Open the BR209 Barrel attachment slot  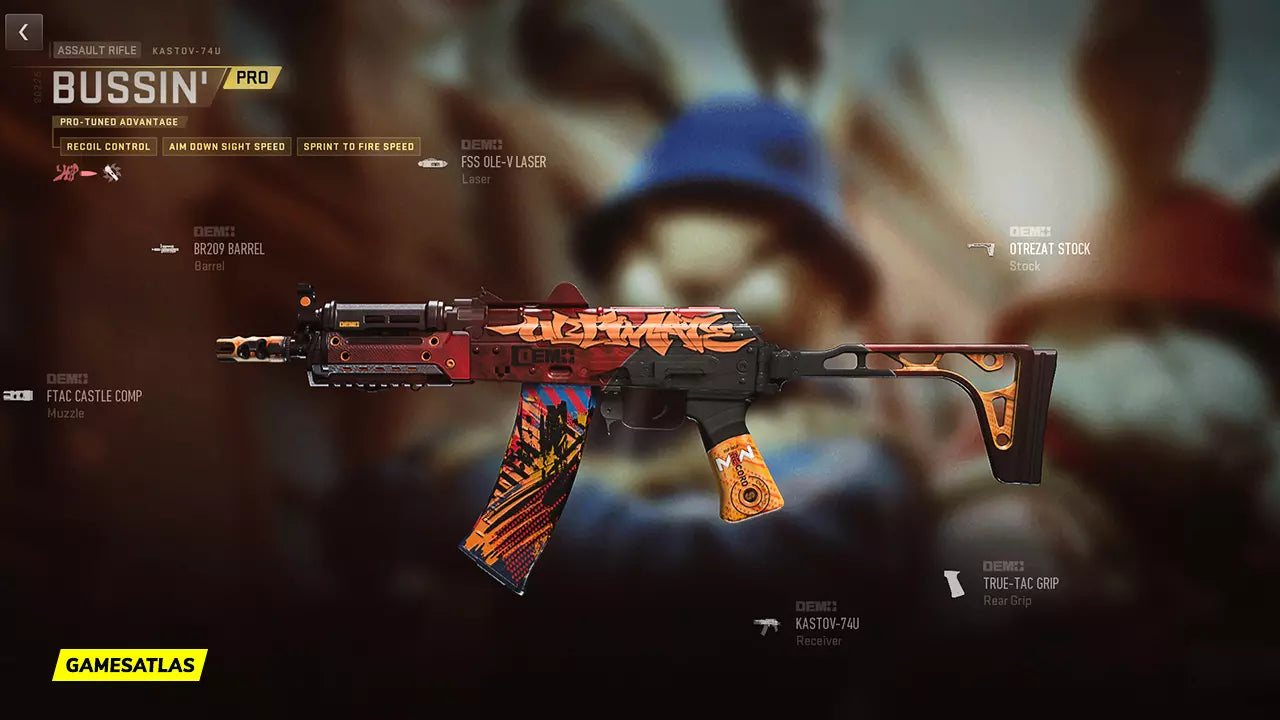coord(228,249)
